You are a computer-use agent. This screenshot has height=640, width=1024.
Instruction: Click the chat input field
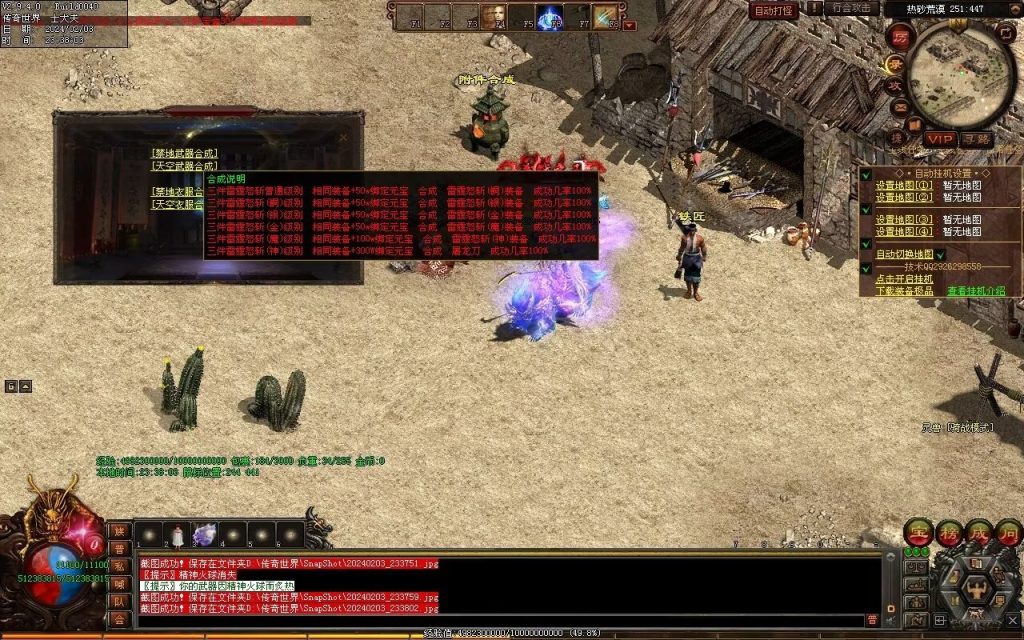pyautogui.click(x=500, y=619)
